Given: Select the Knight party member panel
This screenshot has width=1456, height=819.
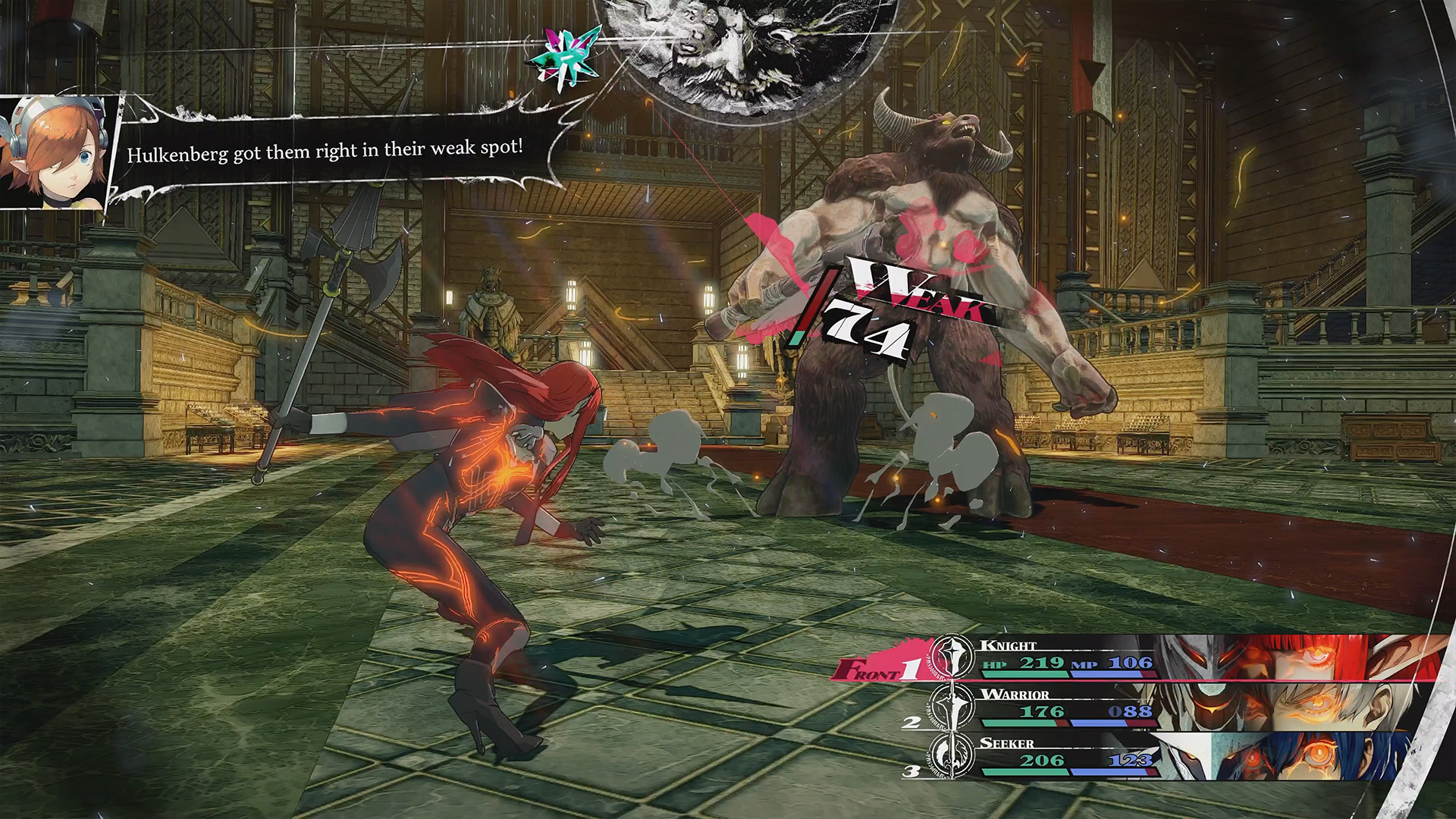Looking at the screenshot, I should (1137, 658).
